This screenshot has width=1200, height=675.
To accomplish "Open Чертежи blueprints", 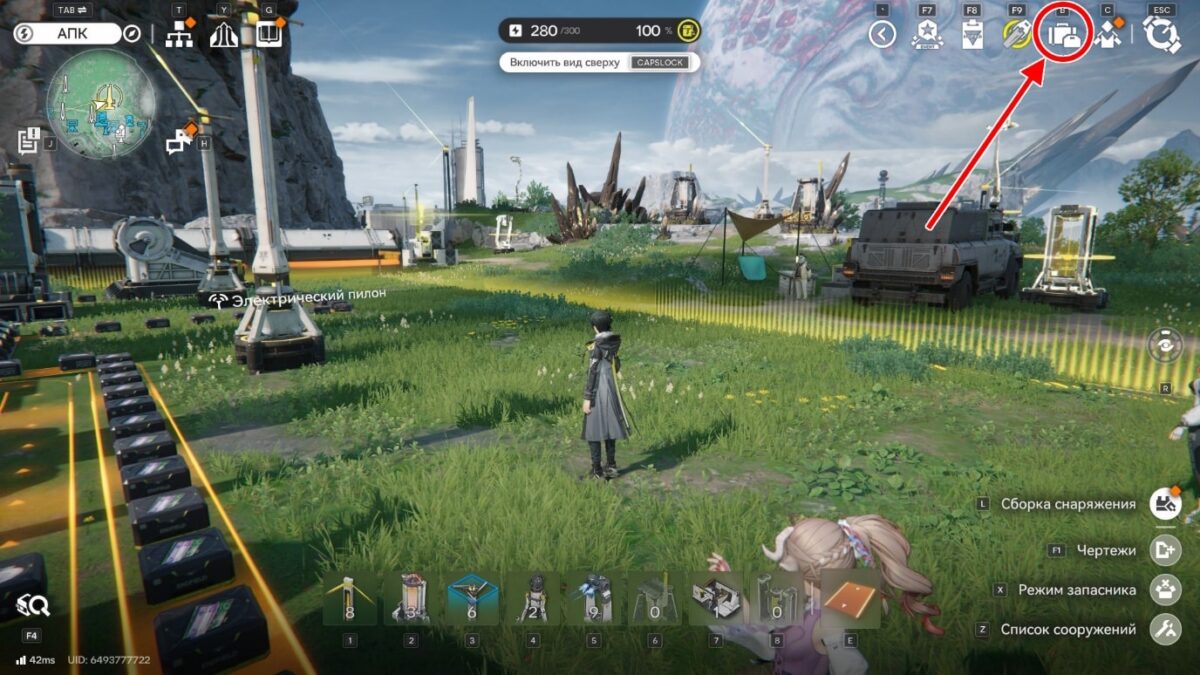I will pos(1166,550).
